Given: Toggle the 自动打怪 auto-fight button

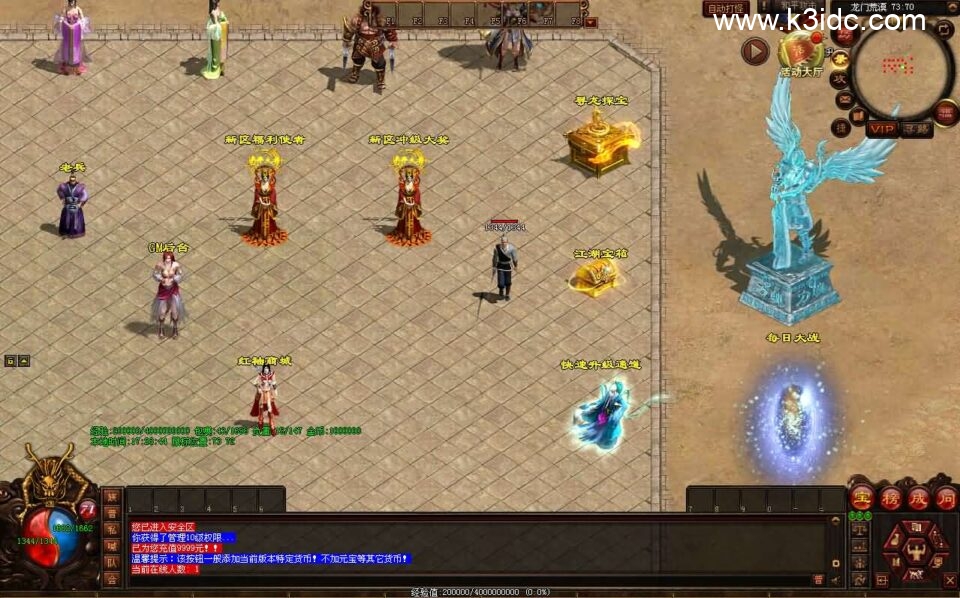Looking at the screenshot, I should pos(726,9).
